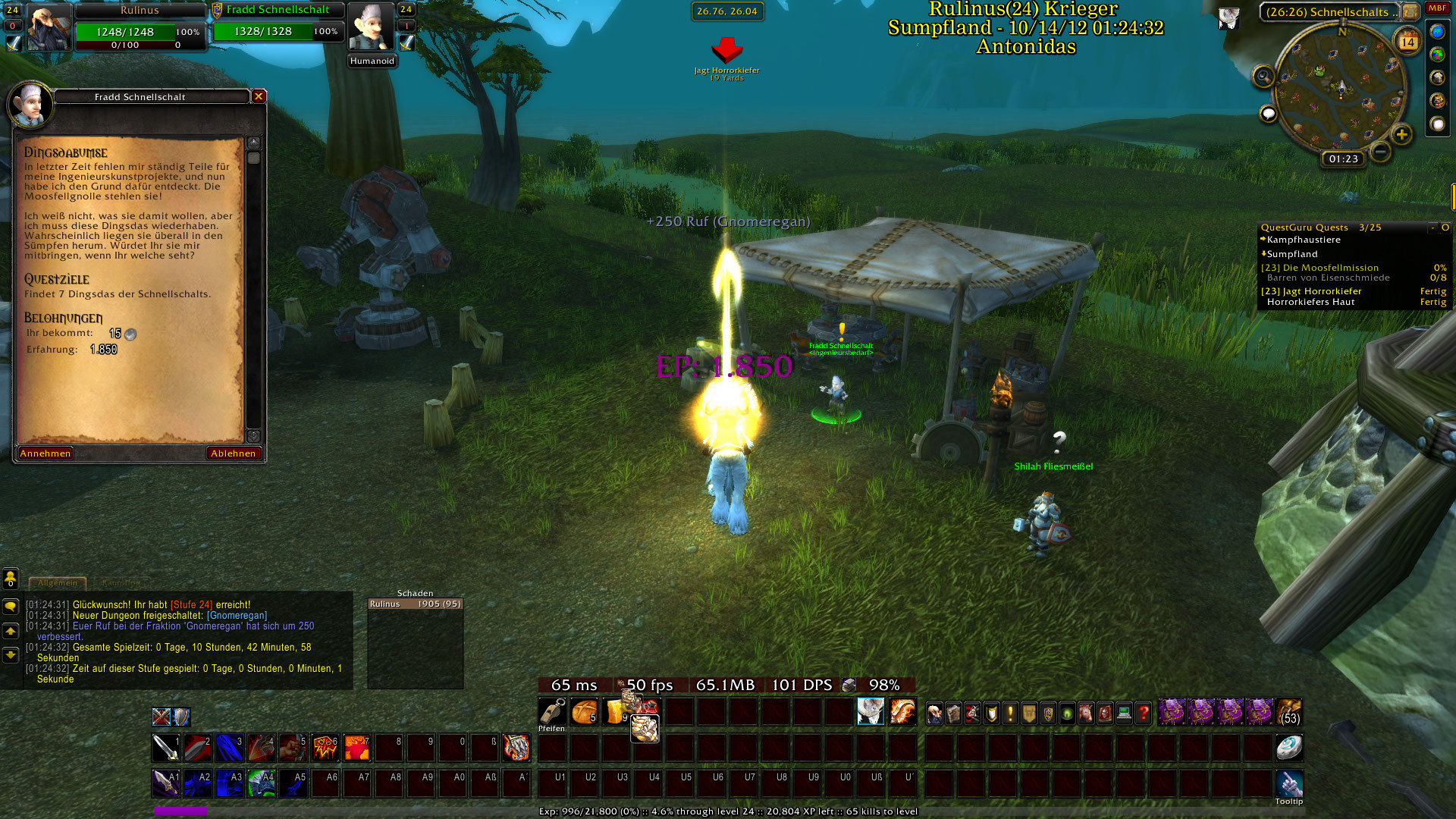Use the bread food item slot
Screen dimensions: 1456x819
click(x=584, y=712)
